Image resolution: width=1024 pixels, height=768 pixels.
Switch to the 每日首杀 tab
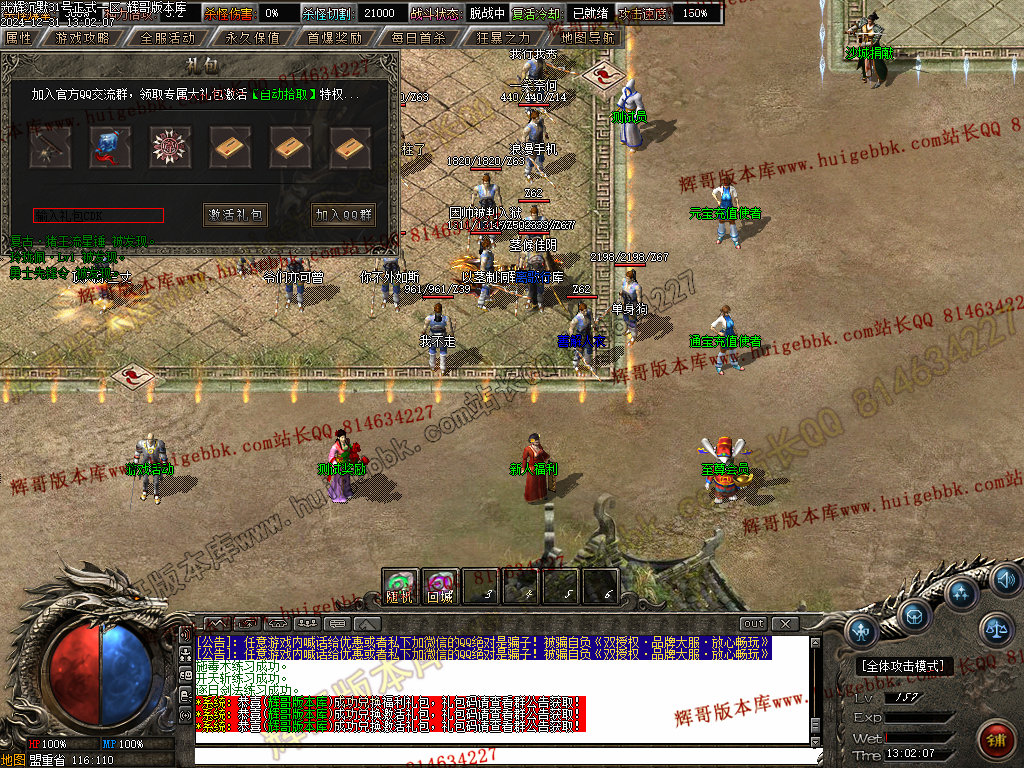click(x=418, y=37)
